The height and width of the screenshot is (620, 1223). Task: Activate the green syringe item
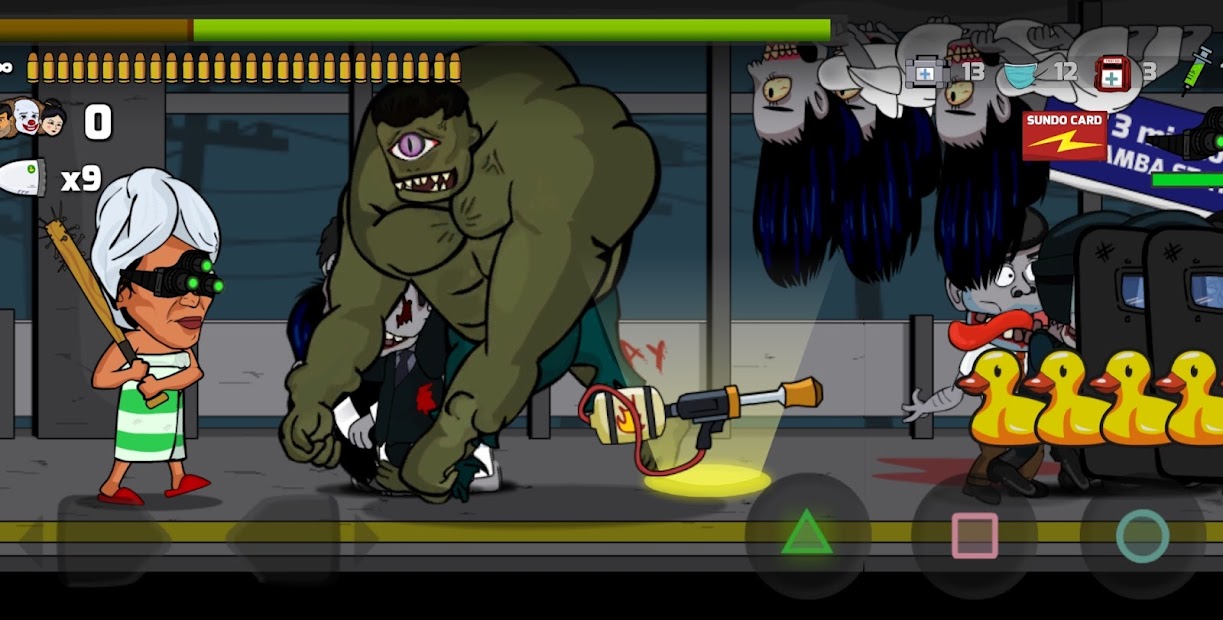coord(1196,72)
